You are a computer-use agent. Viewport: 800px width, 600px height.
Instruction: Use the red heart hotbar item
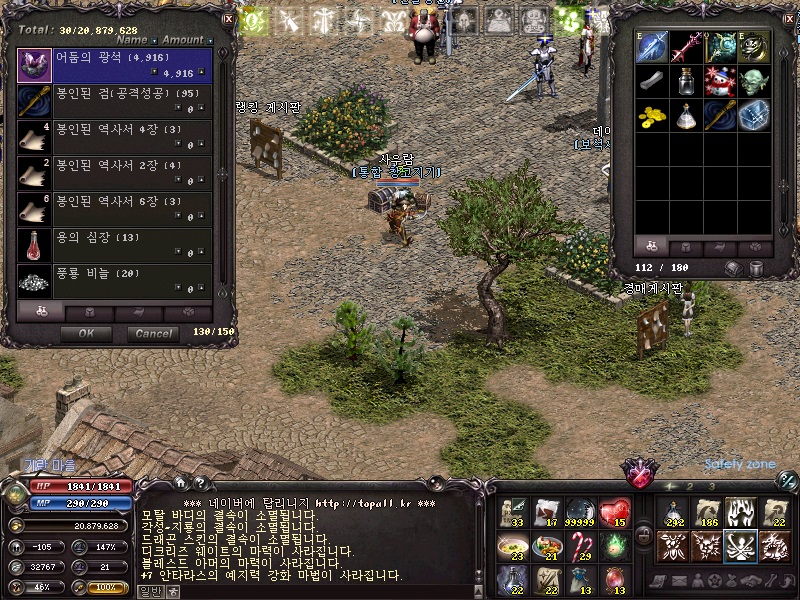(615, 512)
